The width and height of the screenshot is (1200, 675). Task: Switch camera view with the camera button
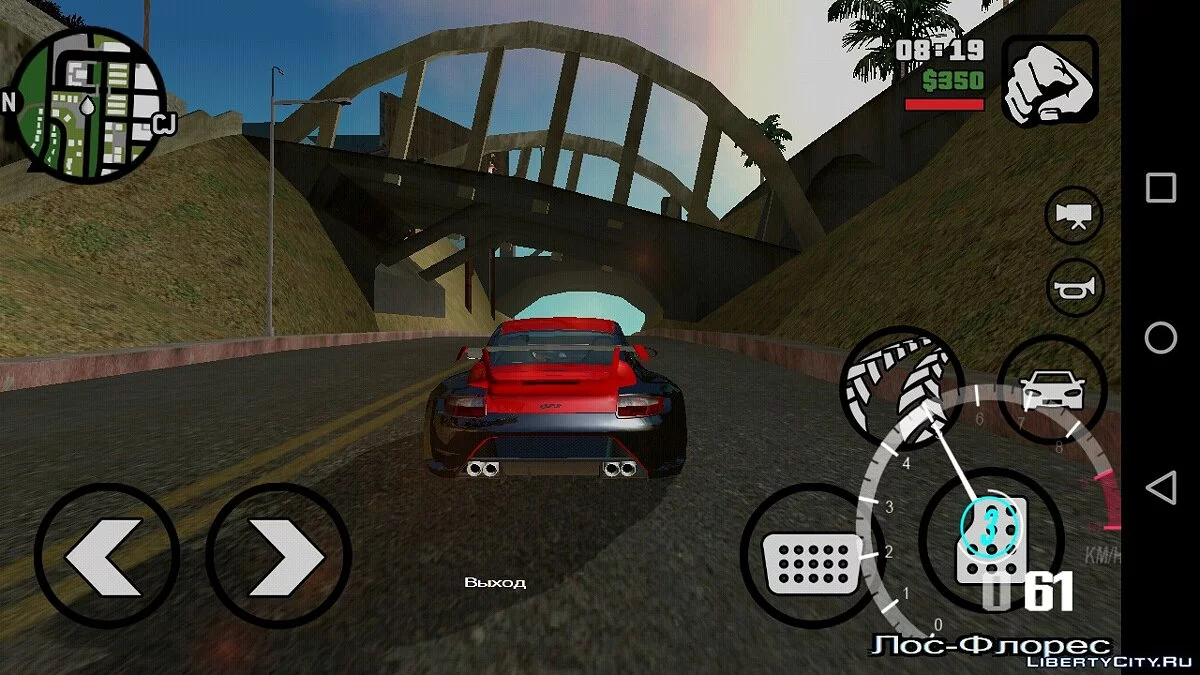click(1074, 216)
